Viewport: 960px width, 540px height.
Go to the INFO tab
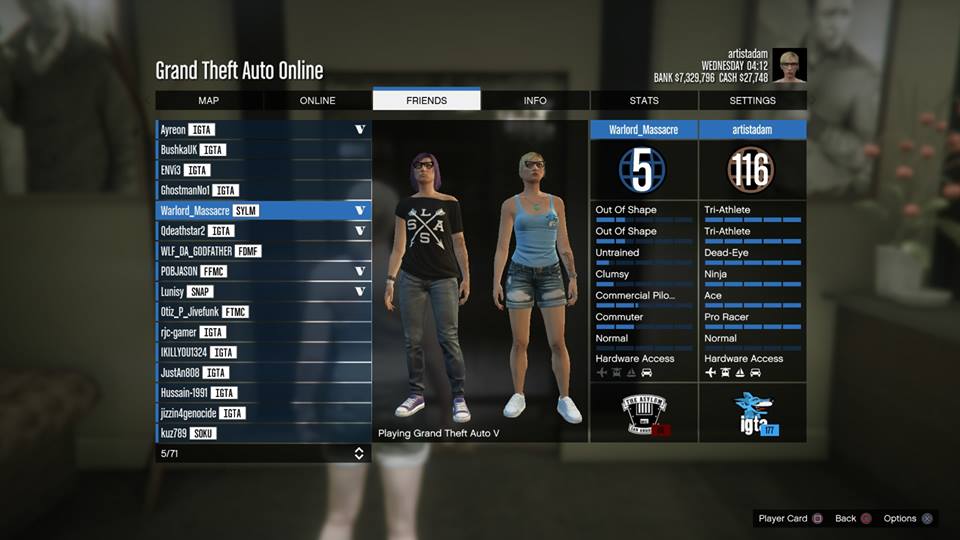(x=535, y=100)
